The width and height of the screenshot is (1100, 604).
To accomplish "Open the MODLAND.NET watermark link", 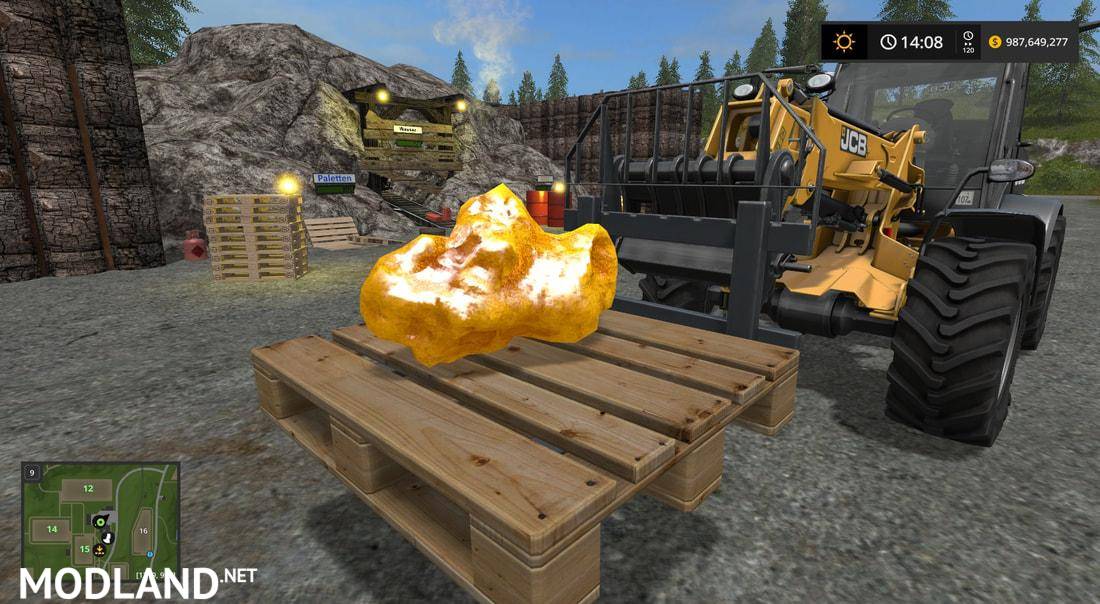I will [138, 582].
